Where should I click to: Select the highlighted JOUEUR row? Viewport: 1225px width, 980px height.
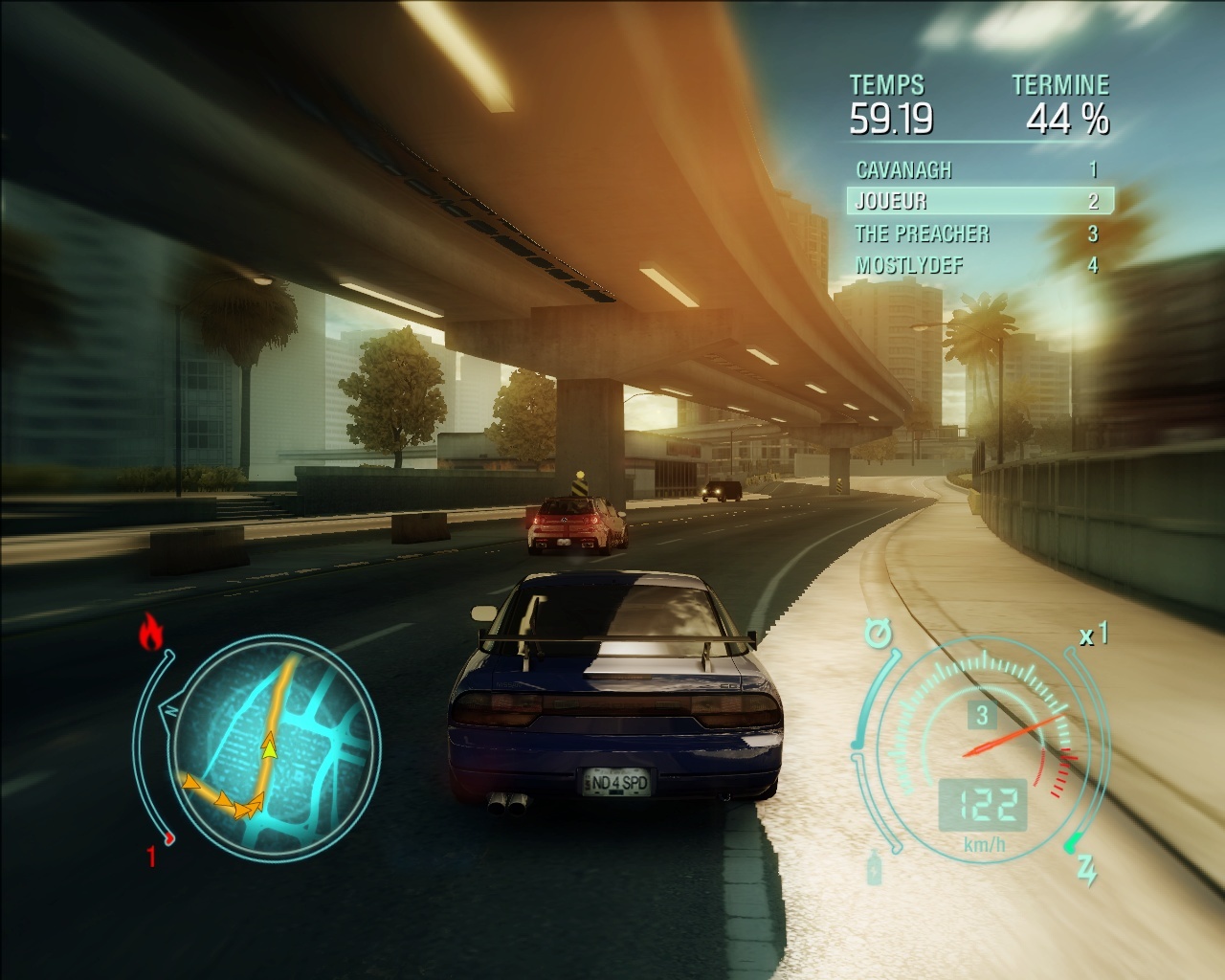tap(979, 201)
